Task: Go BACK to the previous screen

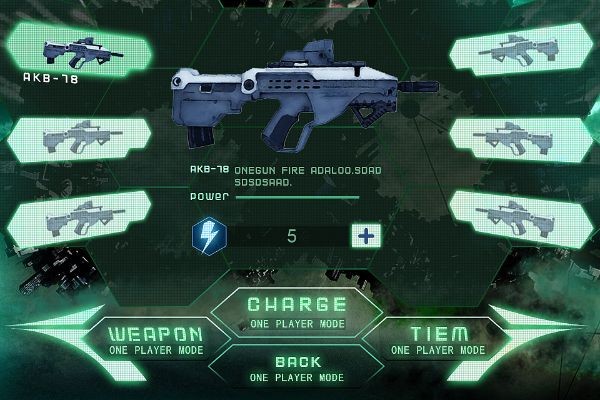Action: click(x=296, y=367)
